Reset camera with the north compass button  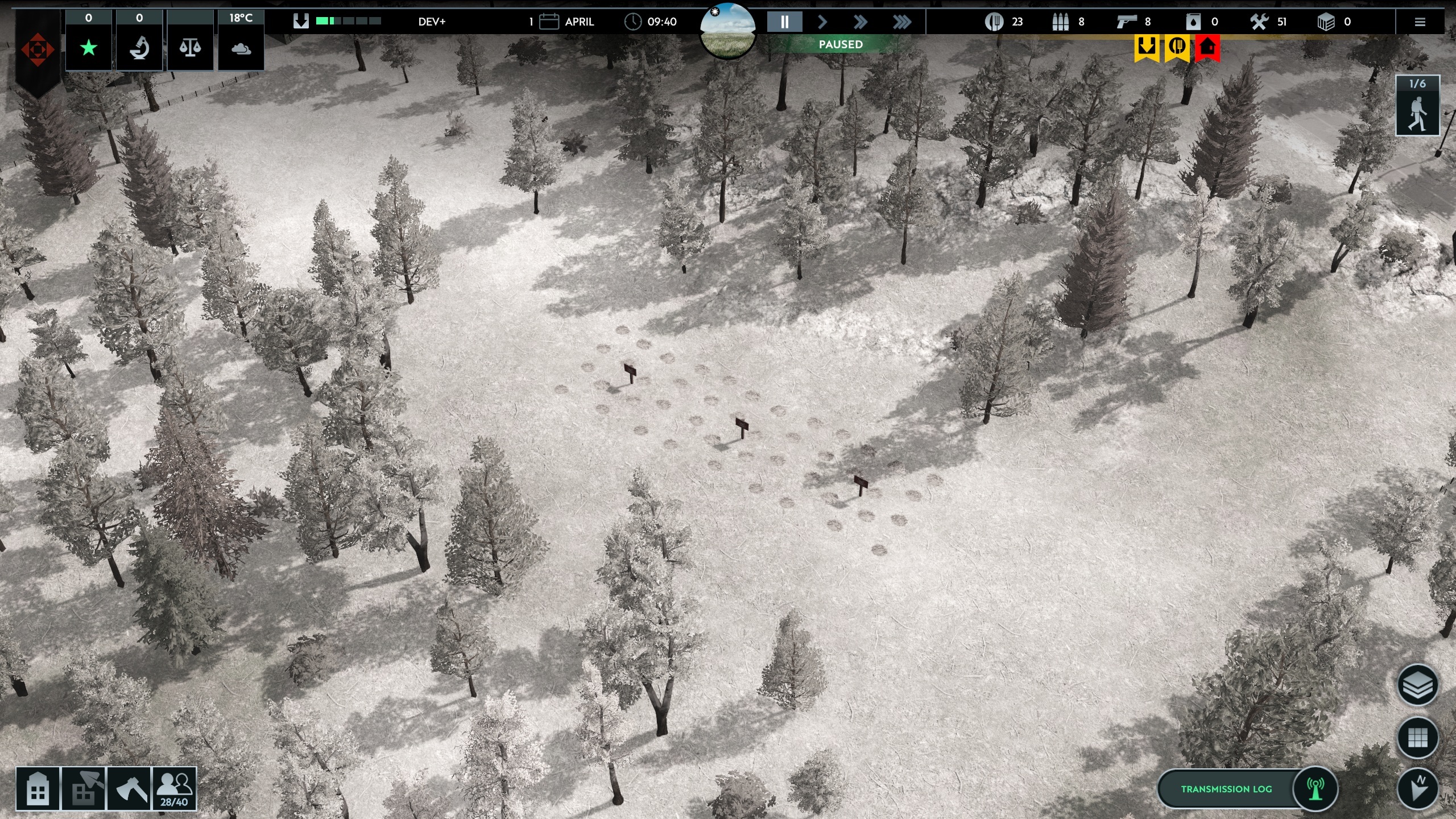click(x=1418, y=789)
